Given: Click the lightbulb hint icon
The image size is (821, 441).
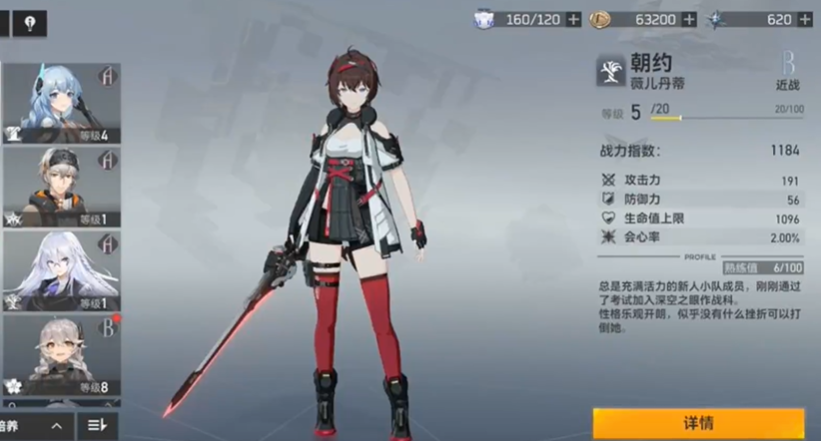Looking at the screenshot, I should coord(30,22).
